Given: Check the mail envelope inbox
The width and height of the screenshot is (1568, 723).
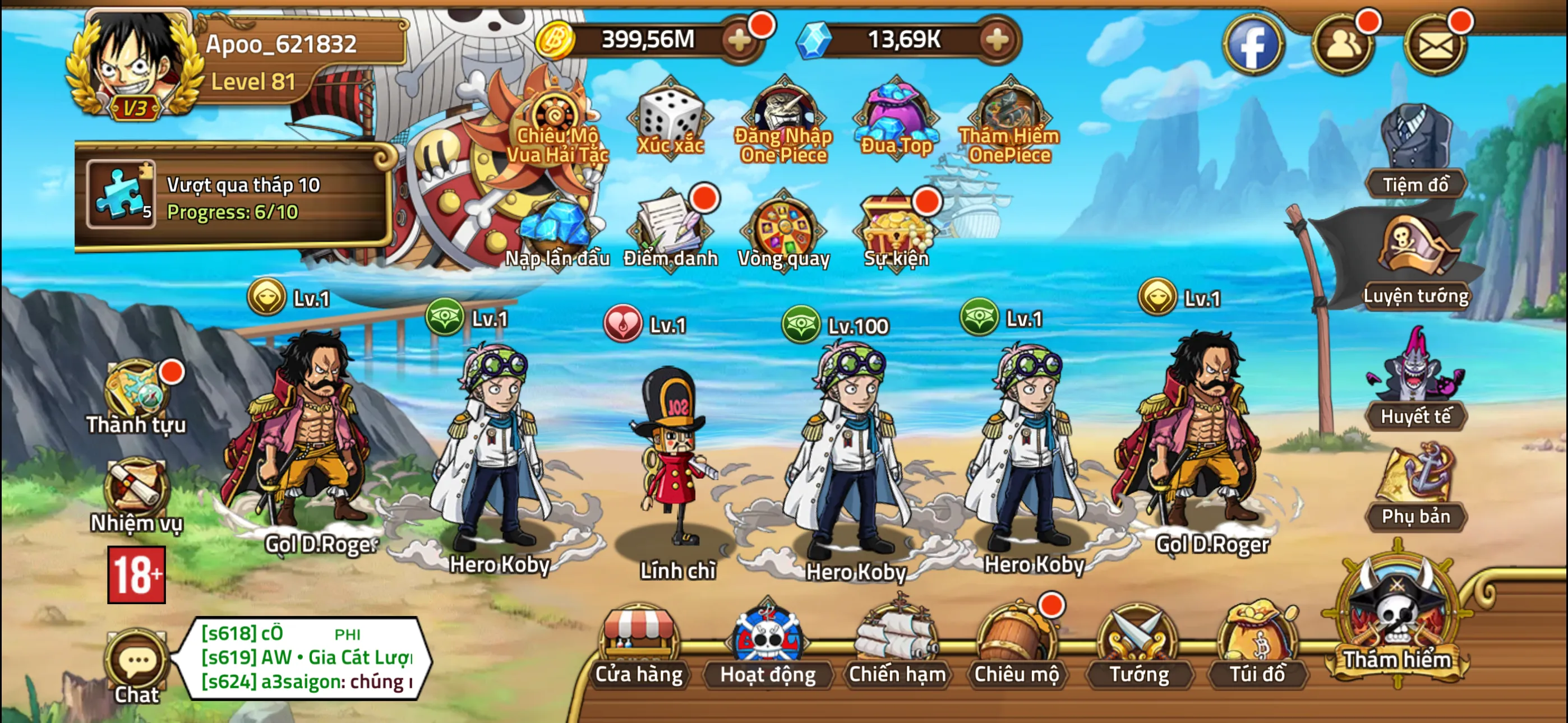Looking at the screenshot, I should 1435,45.
